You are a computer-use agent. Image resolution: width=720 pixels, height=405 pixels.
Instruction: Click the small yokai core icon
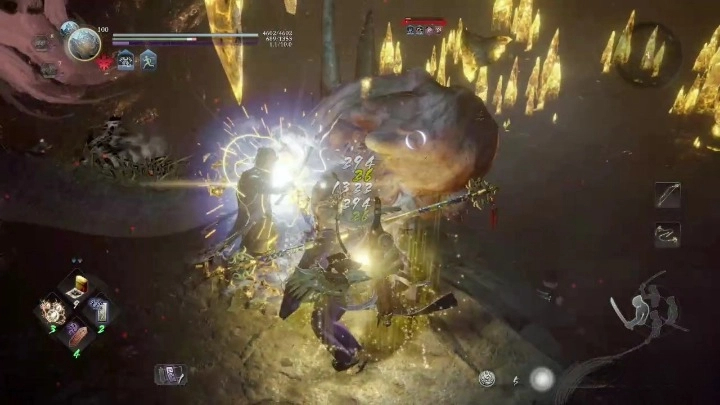487,379
